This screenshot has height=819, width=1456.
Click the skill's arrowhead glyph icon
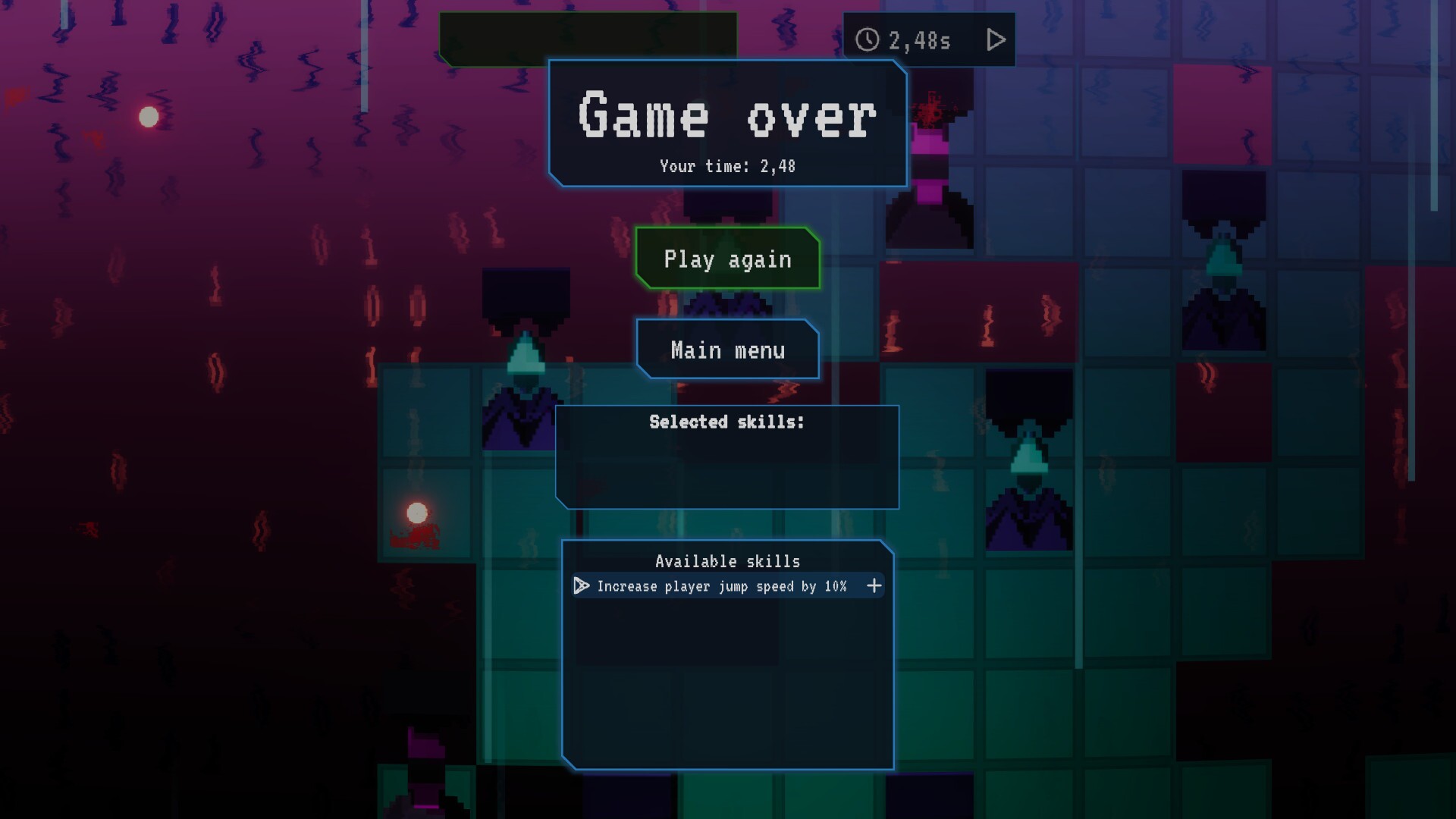[x=581, y=585]
